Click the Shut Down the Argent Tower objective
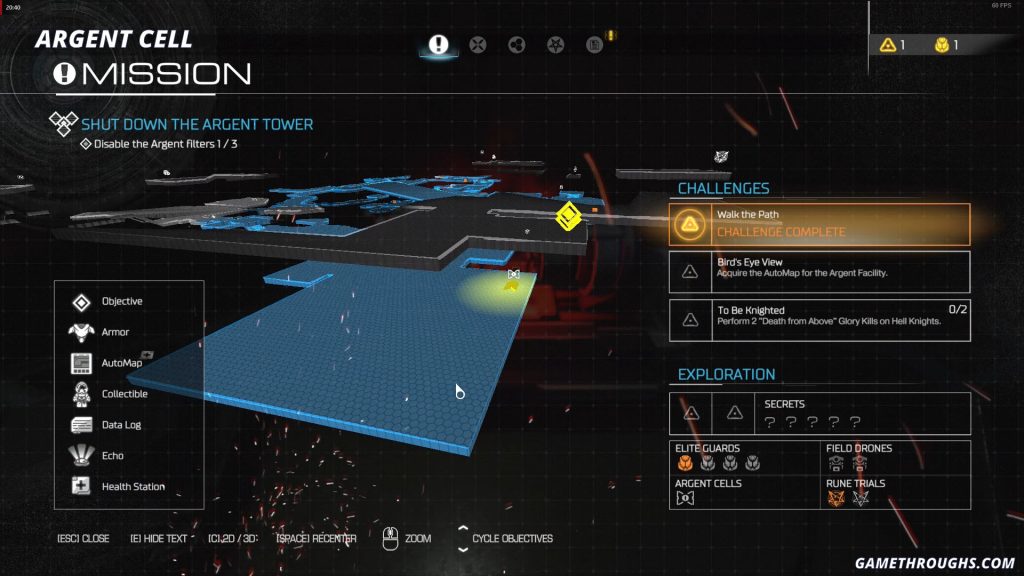Viewport: 1024px width, 576px height. click(197, 125)
